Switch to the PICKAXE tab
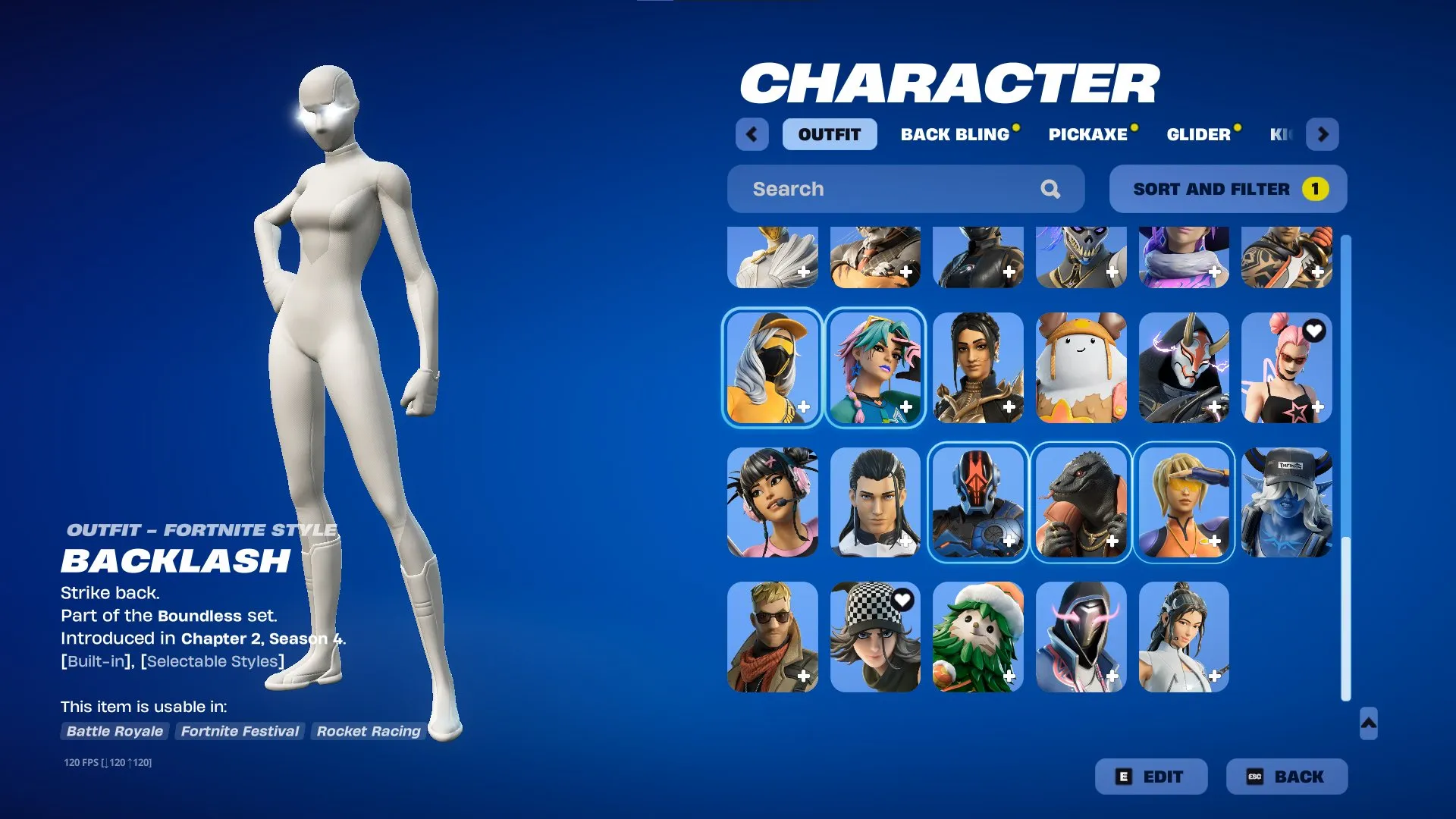 1087,134
